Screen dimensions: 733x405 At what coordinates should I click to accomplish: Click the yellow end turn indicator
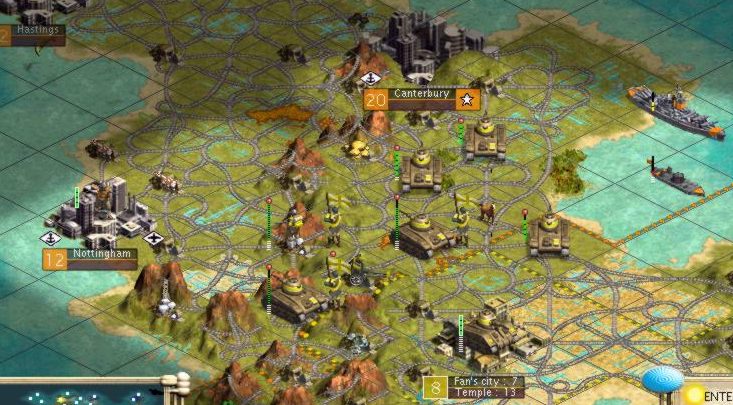click(x=696, y=395)
